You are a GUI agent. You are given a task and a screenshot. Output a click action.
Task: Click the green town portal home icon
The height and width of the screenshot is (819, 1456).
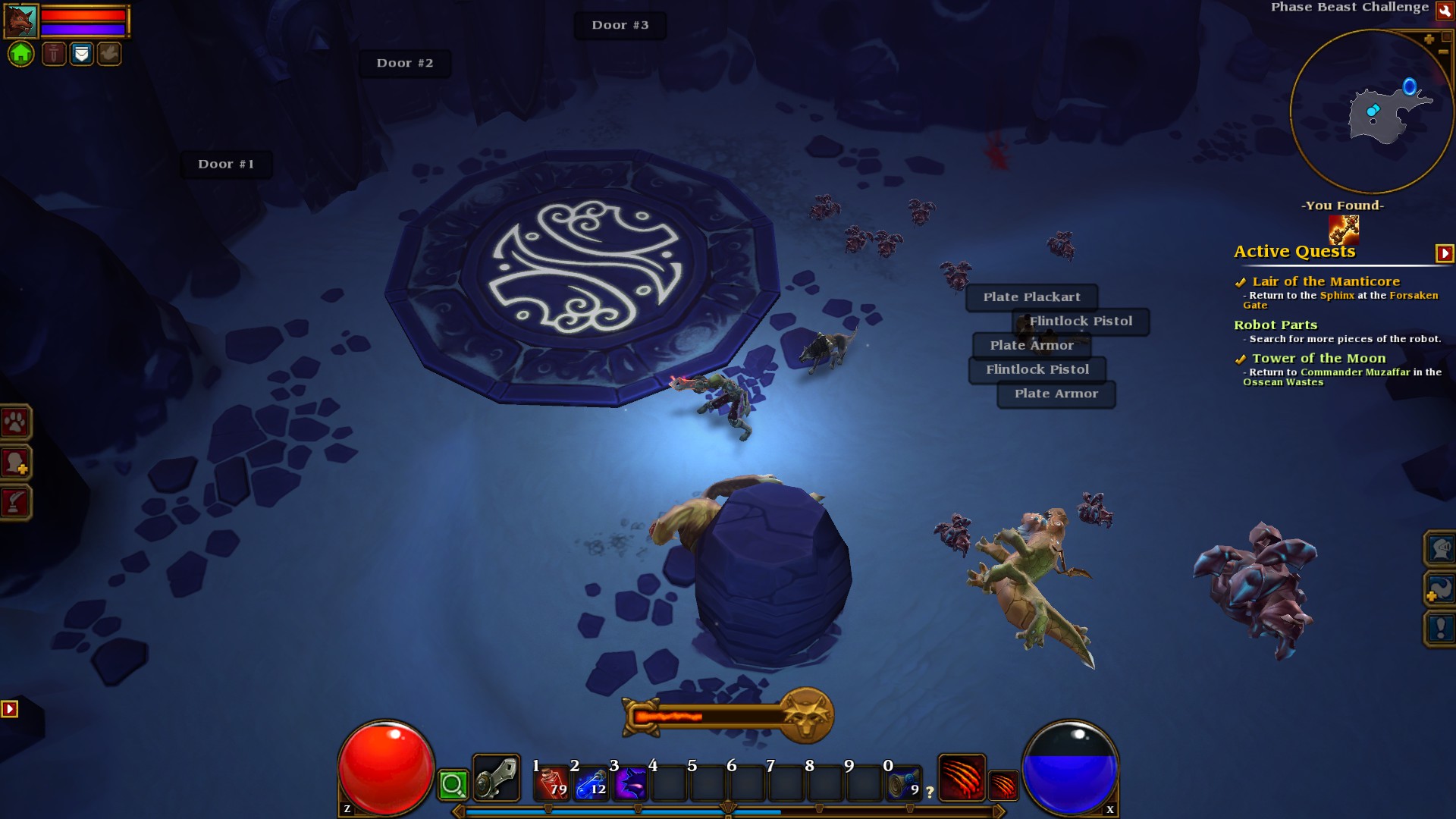click(20, 54)
